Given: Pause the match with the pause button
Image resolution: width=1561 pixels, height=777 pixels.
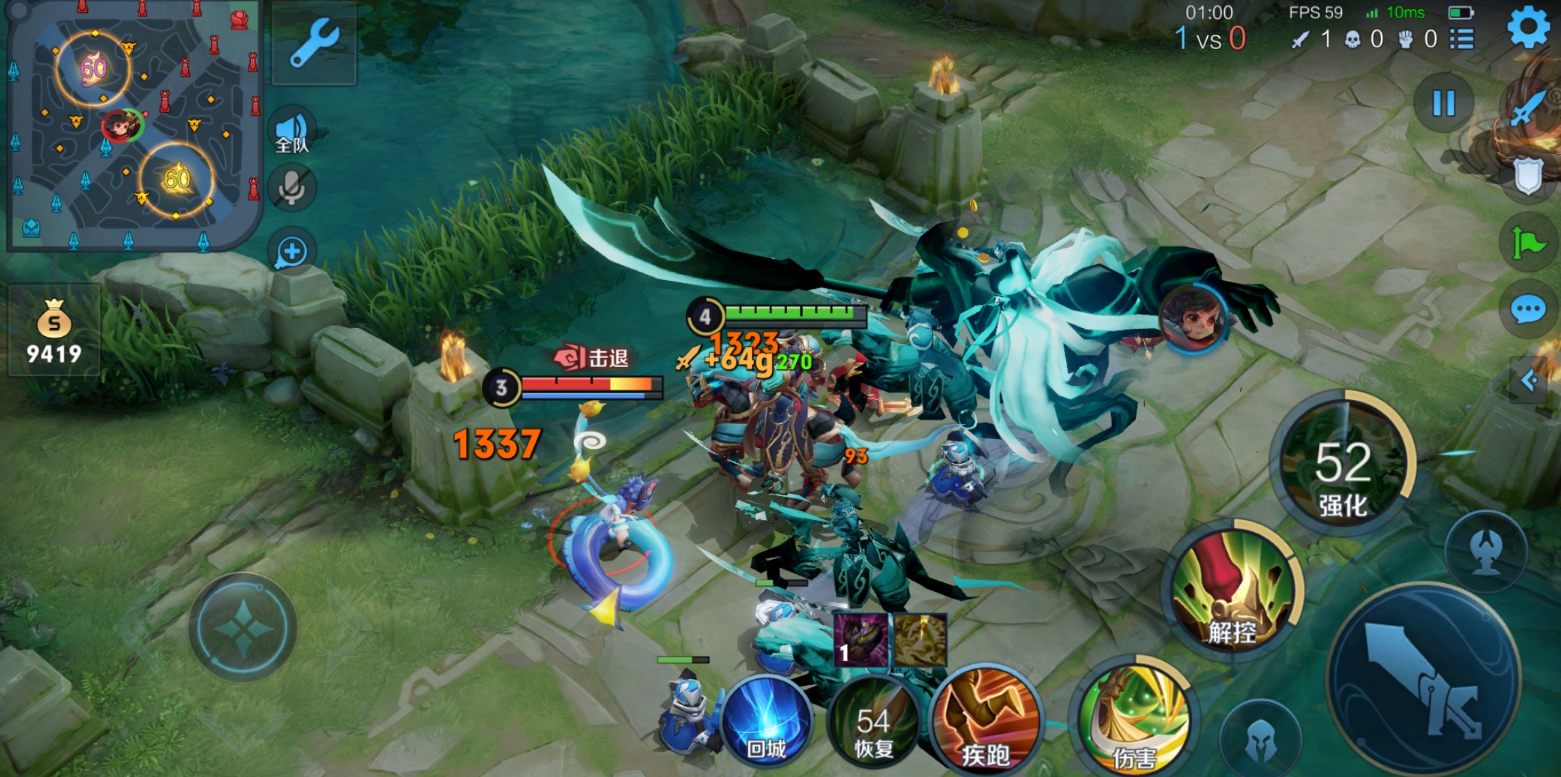Looking at the screenshot, I should (x=1443, y=103).
